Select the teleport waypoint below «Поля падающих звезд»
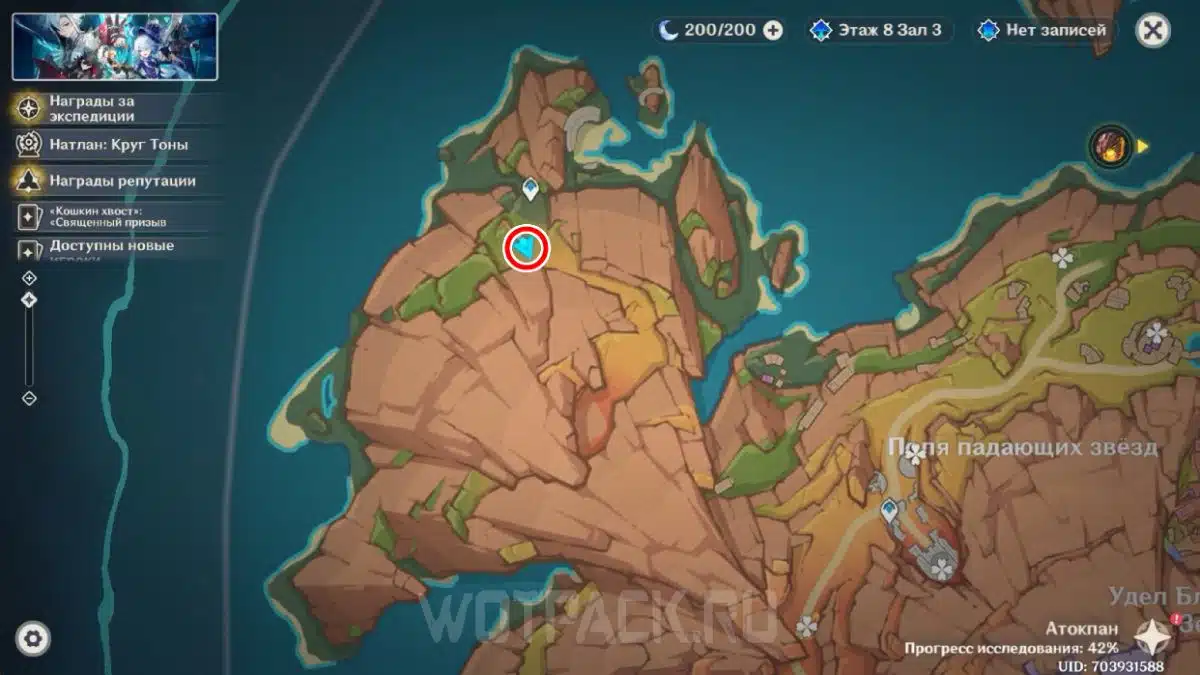Viewport: 1200px width, 675px height. pyautogui.click(x=888, y=511)
